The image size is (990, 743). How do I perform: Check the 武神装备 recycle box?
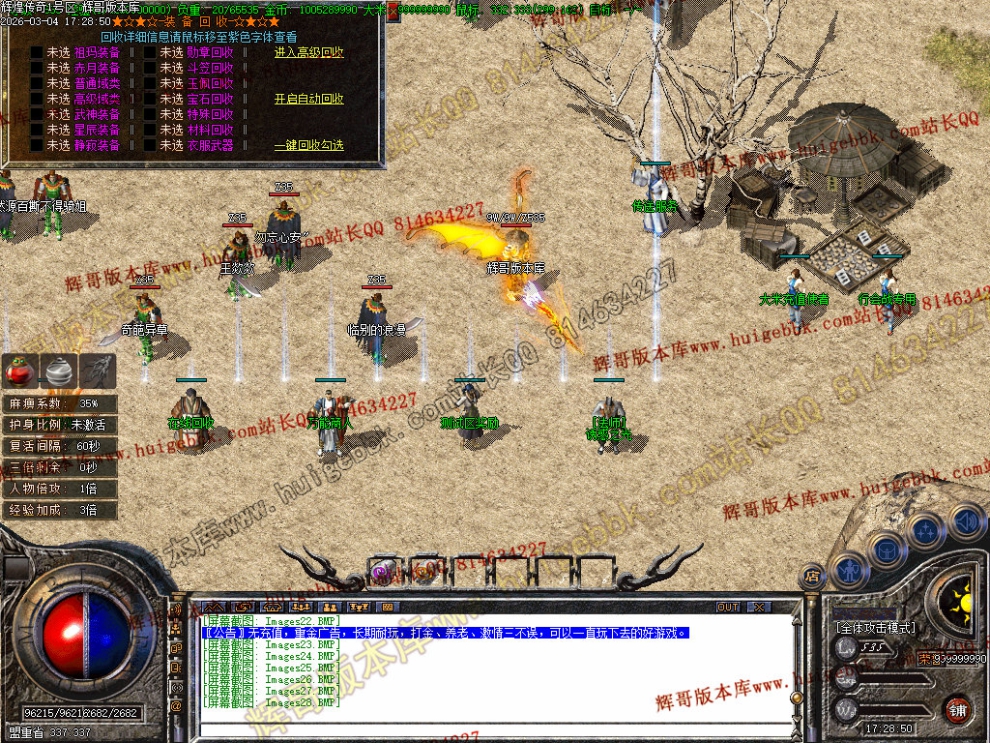[37, 115]
